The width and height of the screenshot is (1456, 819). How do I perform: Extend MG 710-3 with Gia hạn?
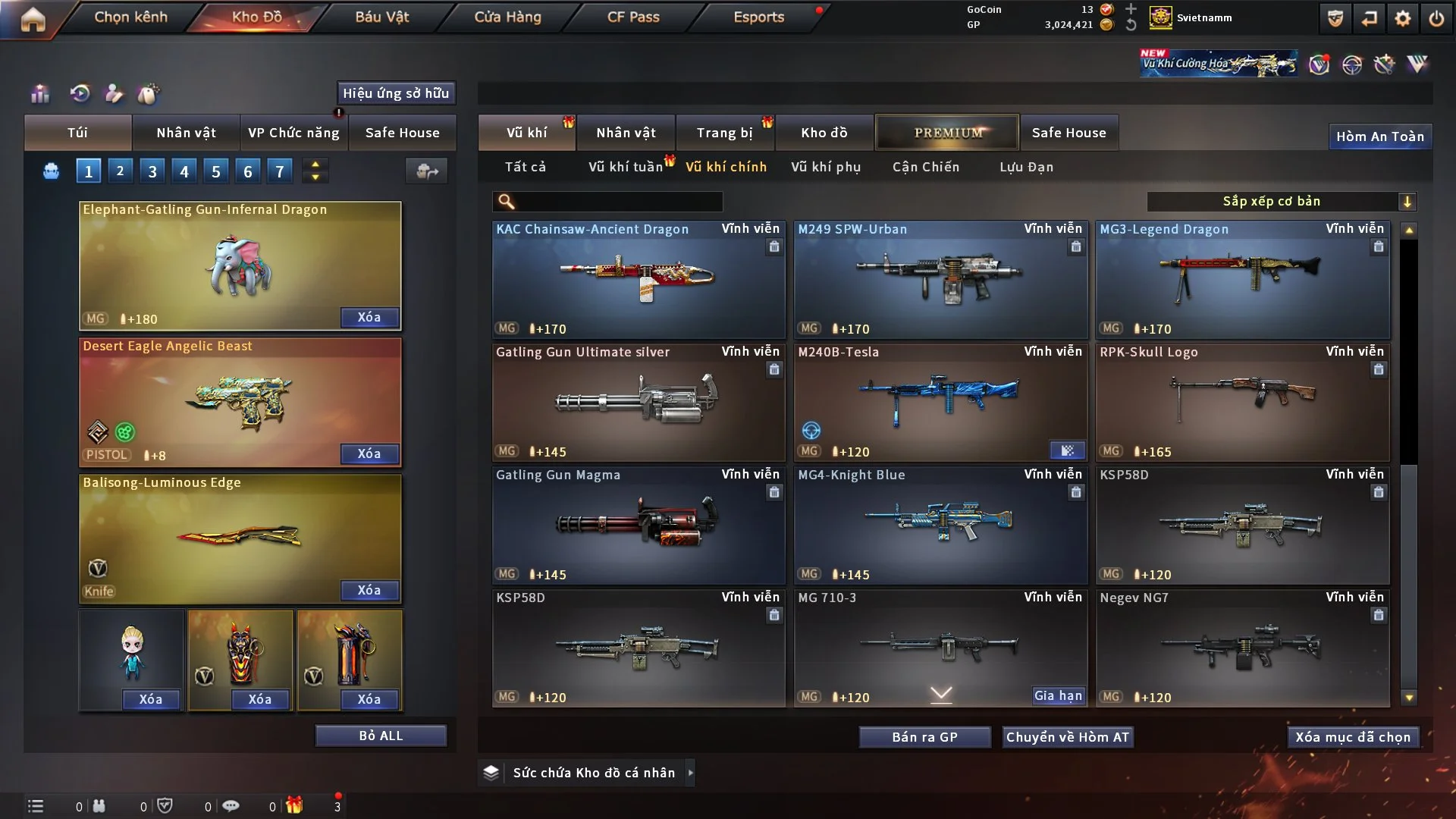point(1058,695)
